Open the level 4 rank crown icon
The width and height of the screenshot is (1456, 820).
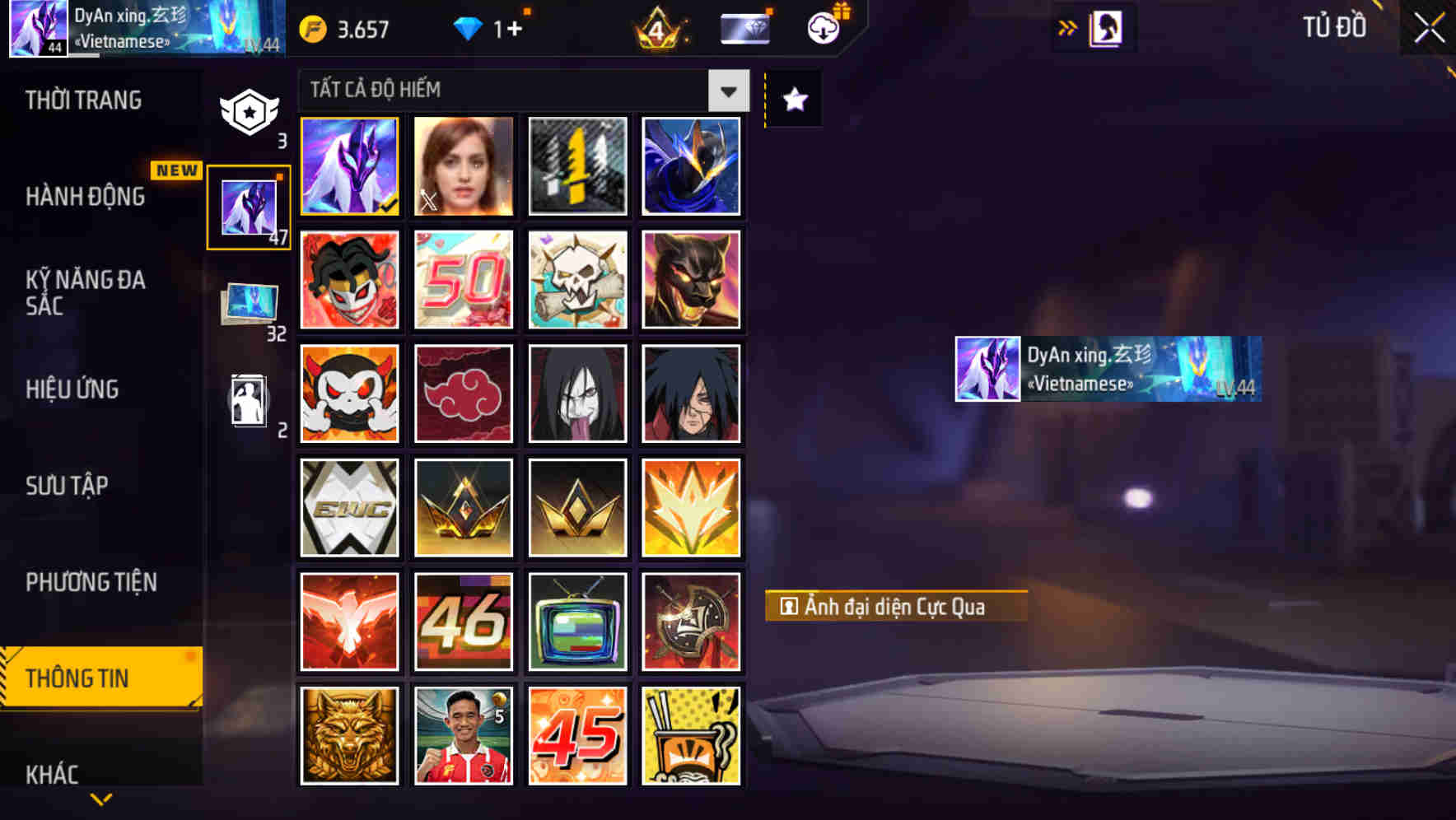pos(656,29)
